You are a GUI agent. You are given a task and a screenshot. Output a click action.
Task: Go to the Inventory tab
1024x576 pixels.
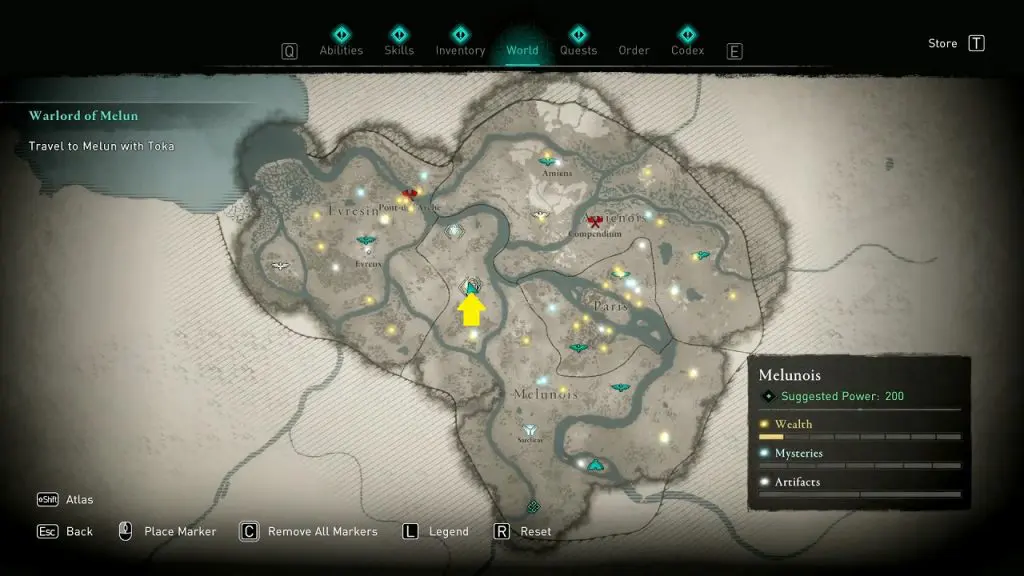pyautogui.click(x=460, y=50)
